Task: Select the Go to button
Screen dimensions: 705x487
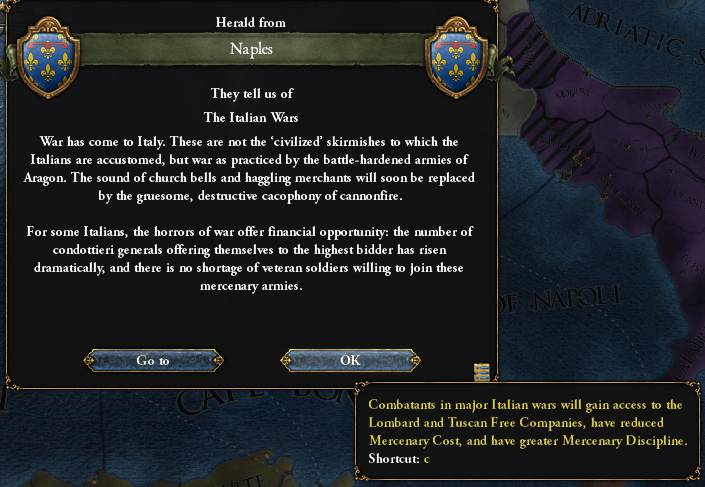Action: [152, 360]
